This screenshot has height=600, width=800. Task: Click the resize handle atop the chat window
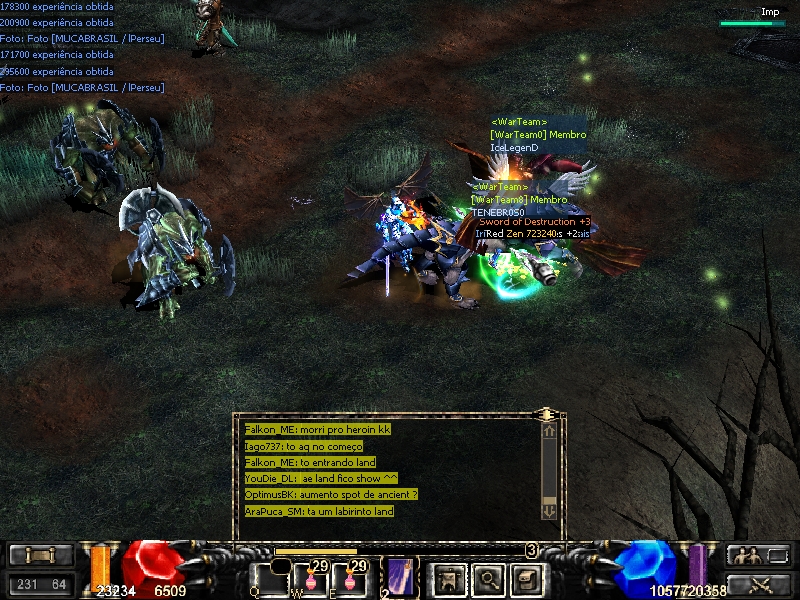[546, 413]
